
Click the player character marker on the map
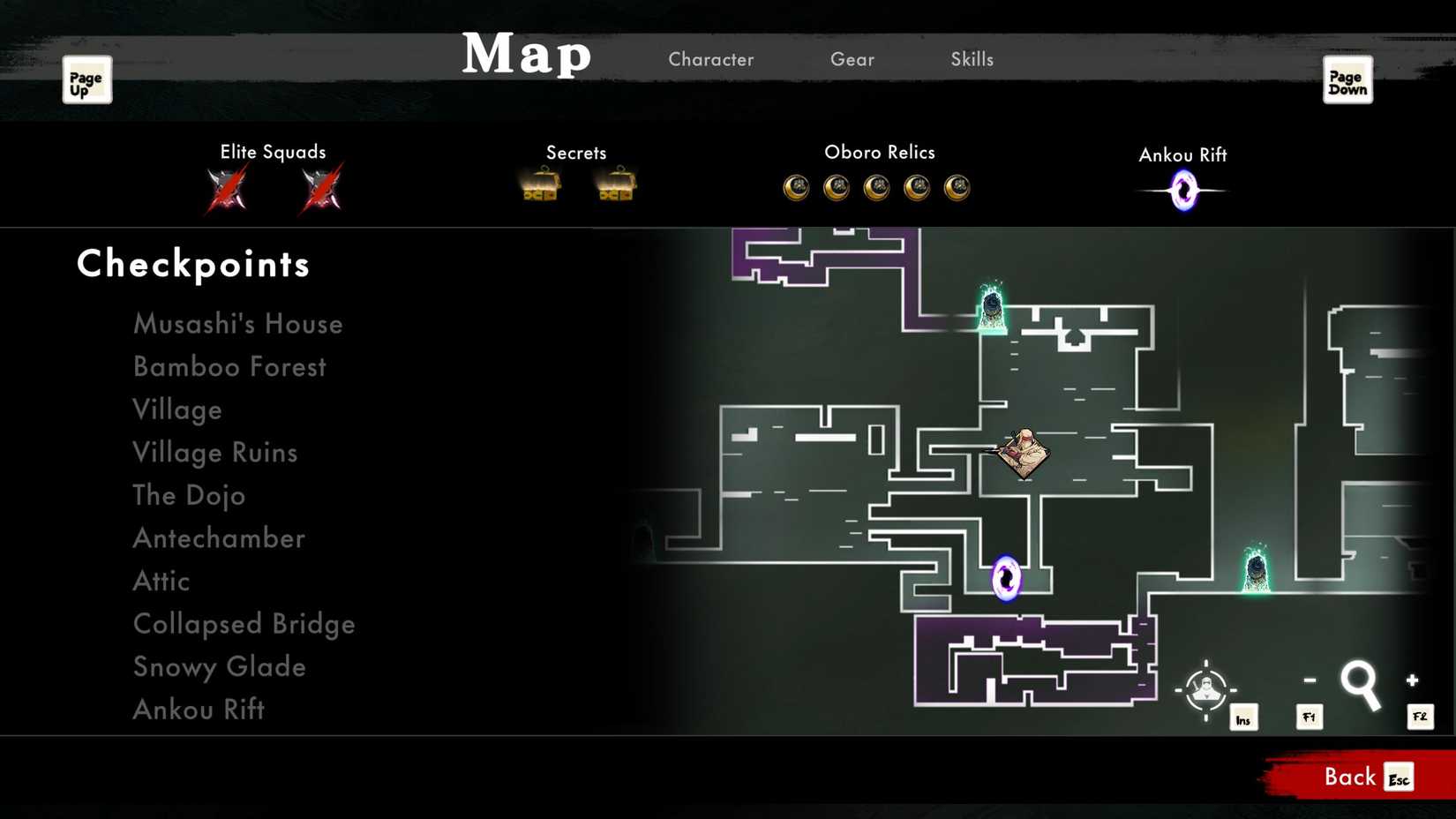click(x=1024, y=452)
